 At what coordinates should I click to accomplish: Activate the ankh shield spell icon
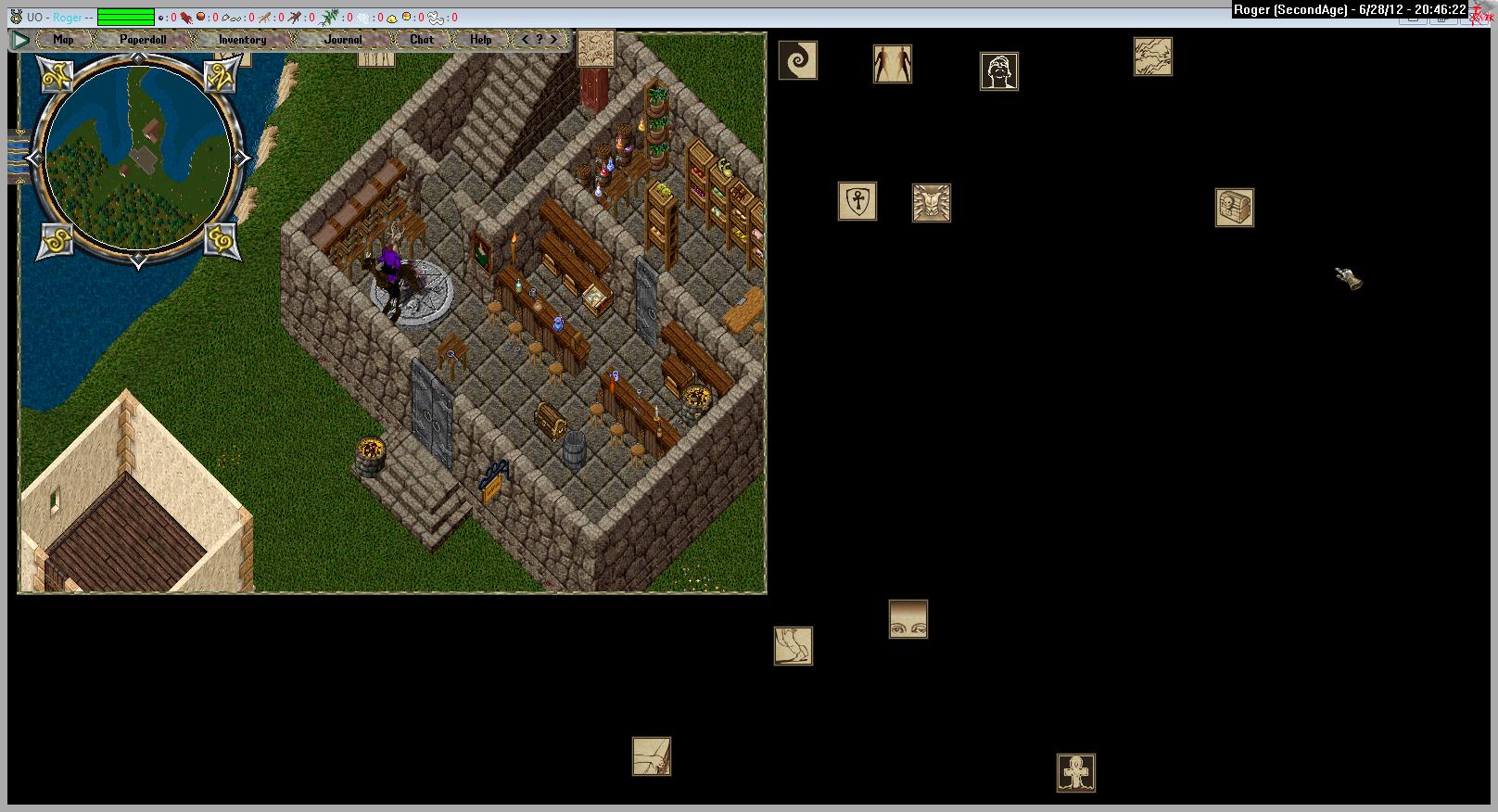point(857,201)
